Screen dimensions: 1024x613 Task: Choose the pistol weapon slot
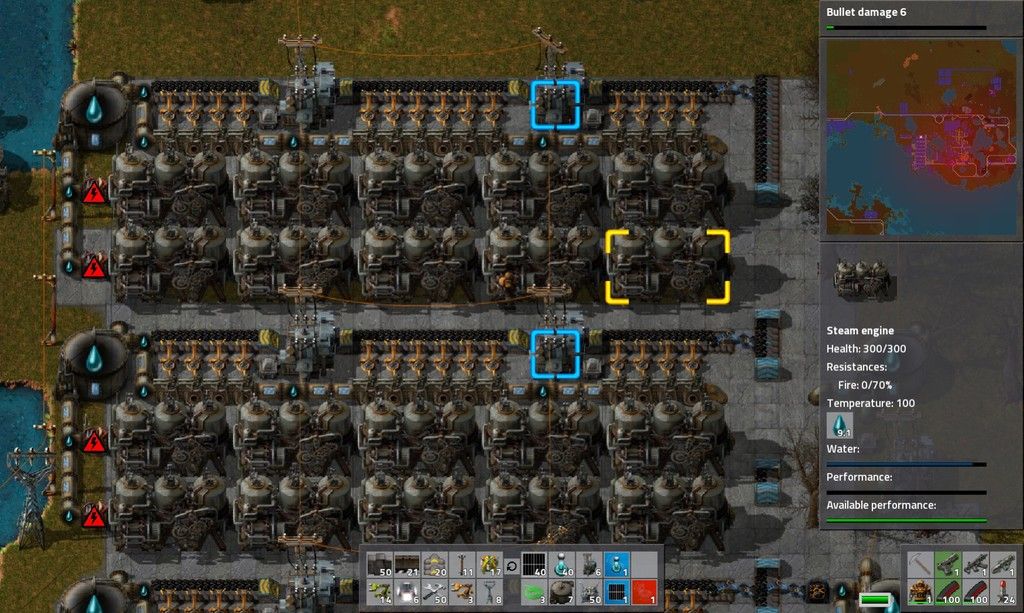click(x=946, y=565)
